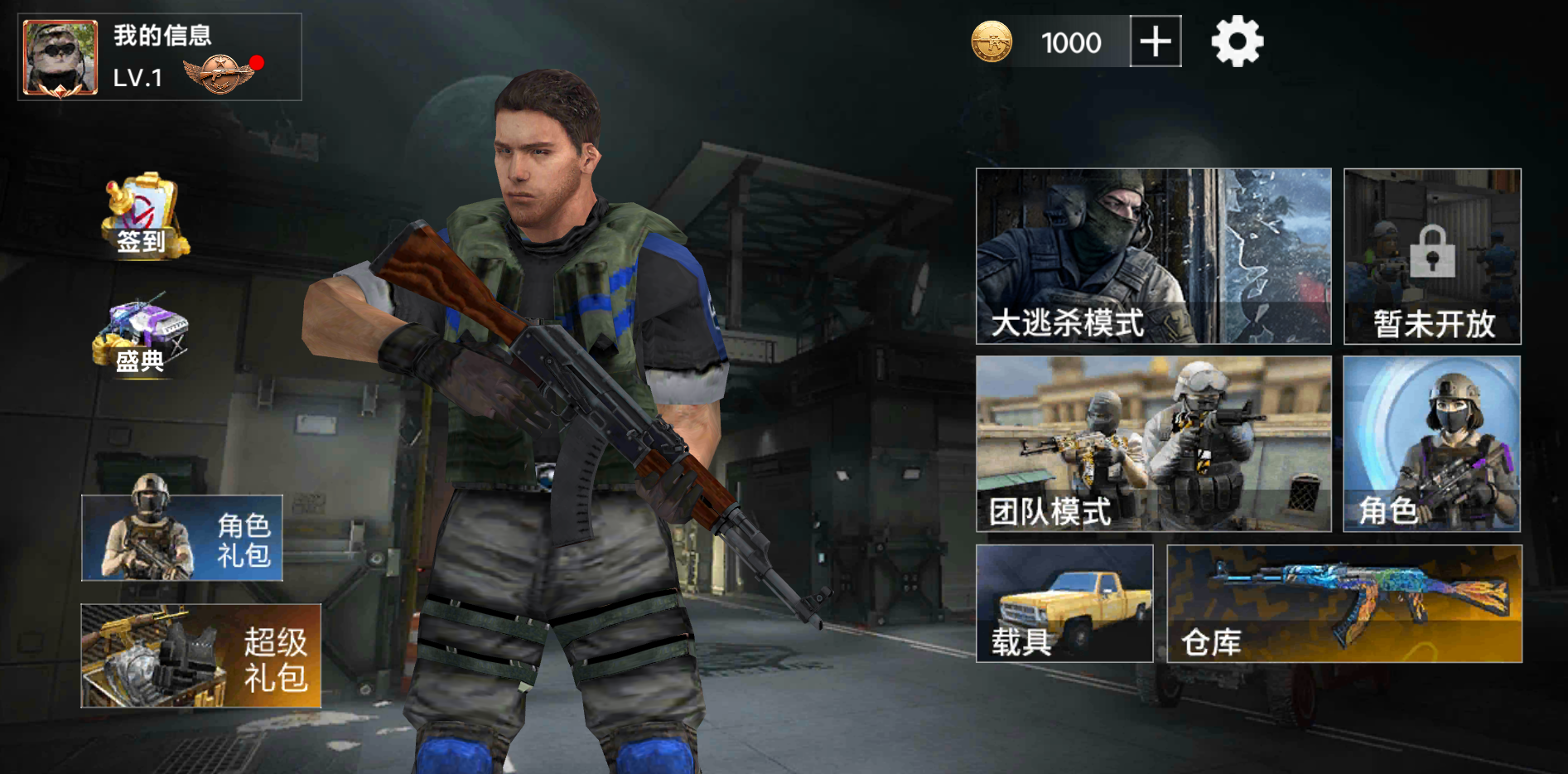Open the winged rank badge icon
Image resolution: width=1568 pixels, height=774 pixels.
click(x=220, y=75)
